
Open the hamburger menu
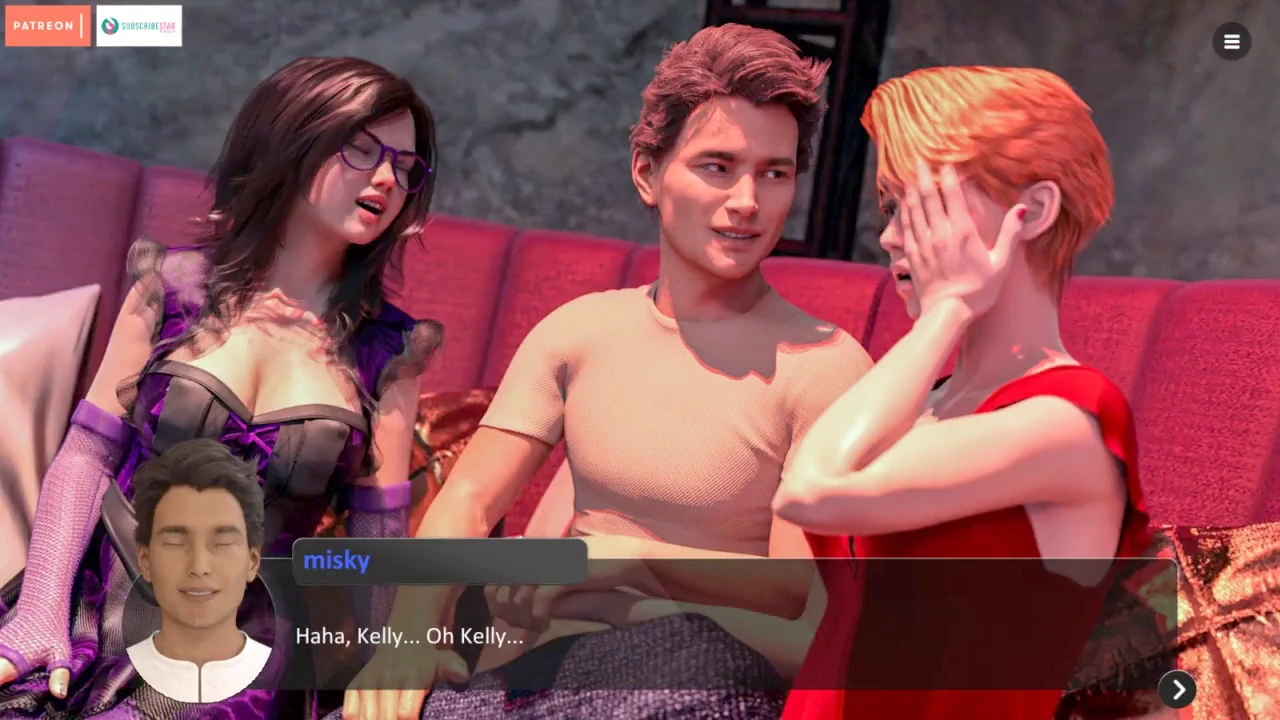click(x=1231, y=41)
